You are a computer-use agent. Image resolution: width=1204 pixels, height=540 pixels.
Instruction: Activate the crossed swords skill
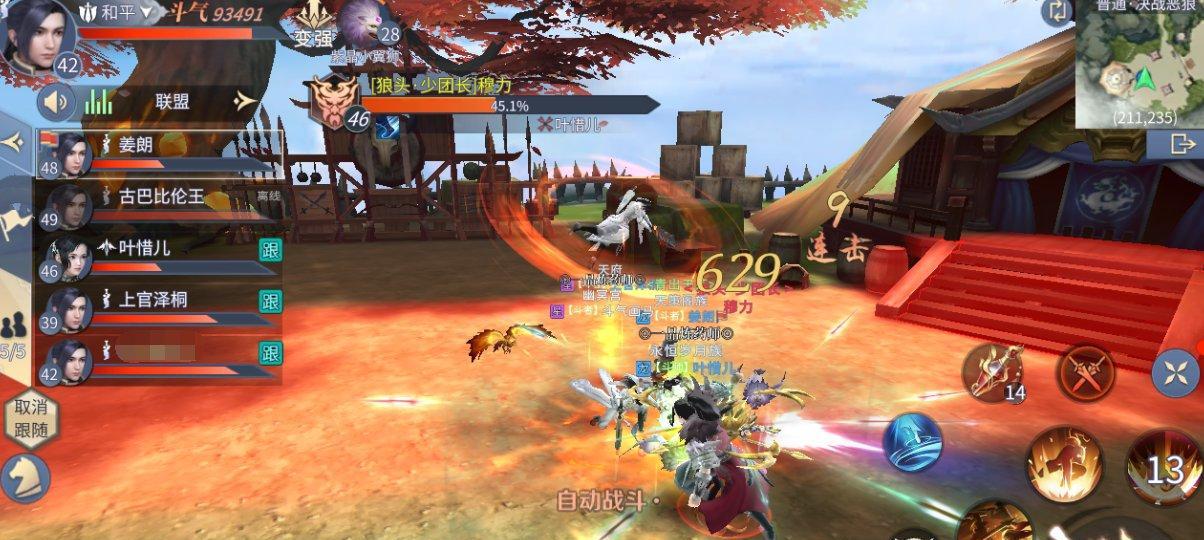(1086, 372)
